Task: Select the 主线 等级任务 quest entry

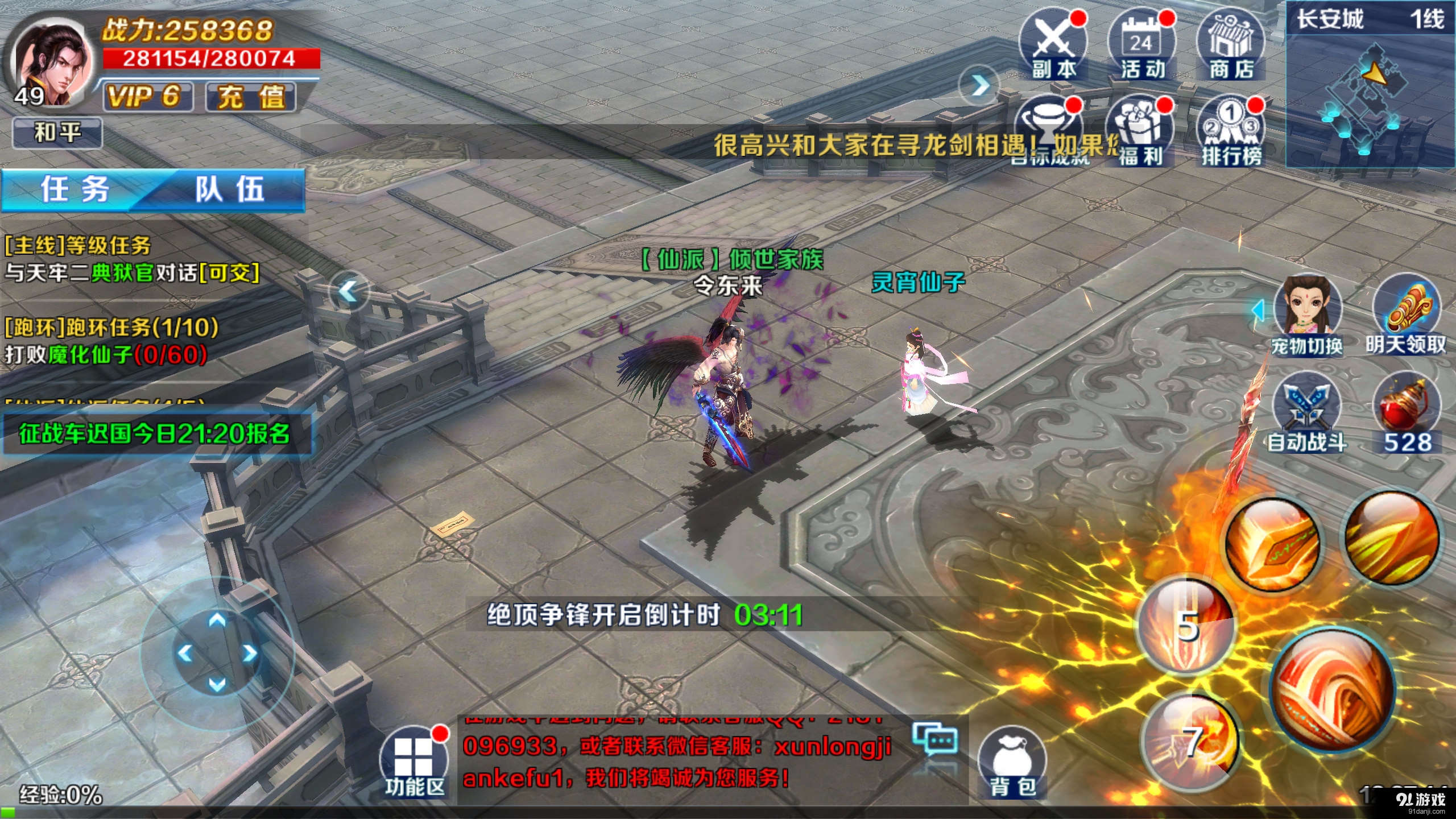Action: [x=132, y=259]
